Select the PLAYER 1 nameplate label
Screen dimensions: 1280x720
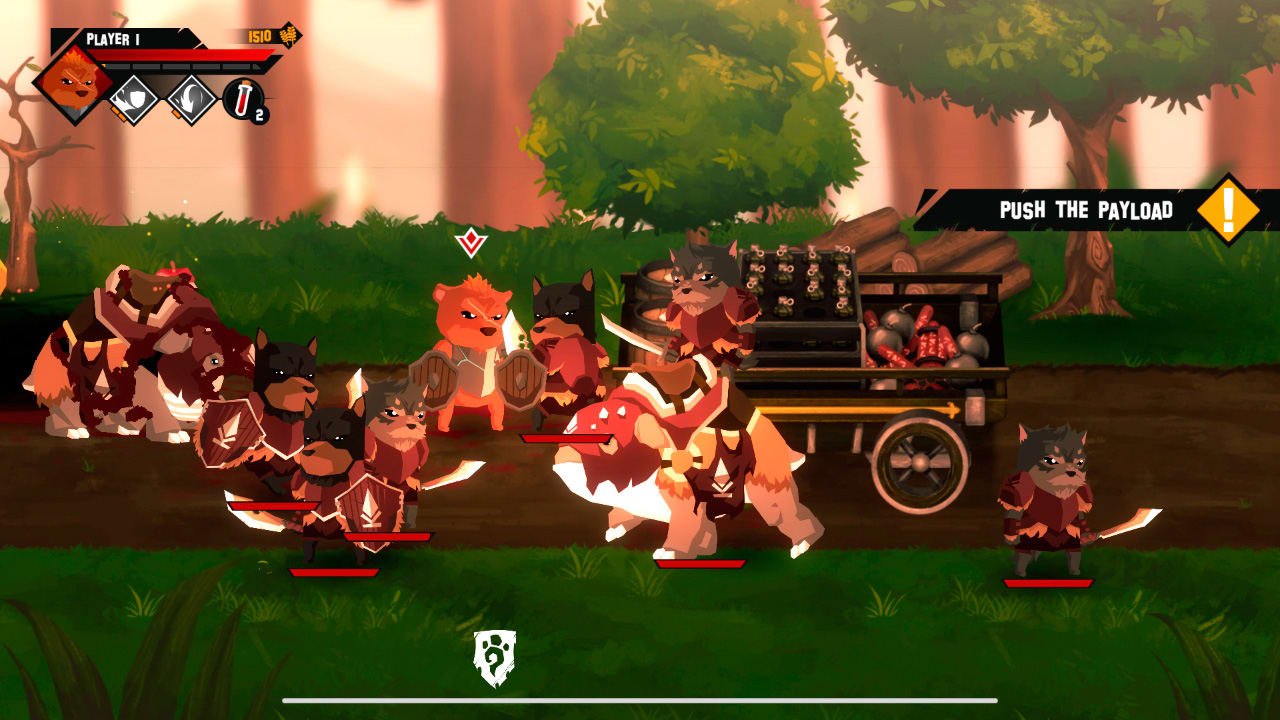[114, 37]
